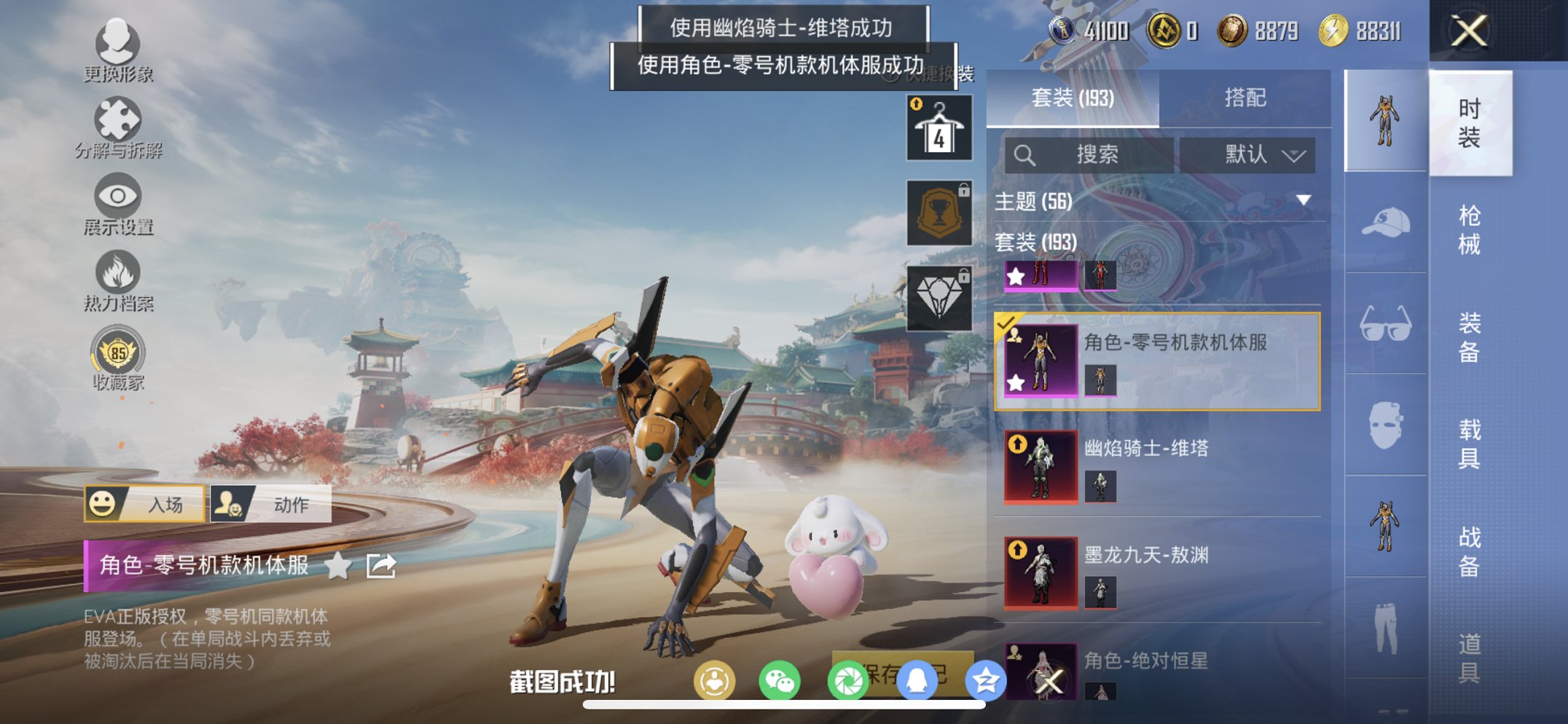Open the 默认 sort dropdown
1568x724 pixels.
[x=1247, y=154]
